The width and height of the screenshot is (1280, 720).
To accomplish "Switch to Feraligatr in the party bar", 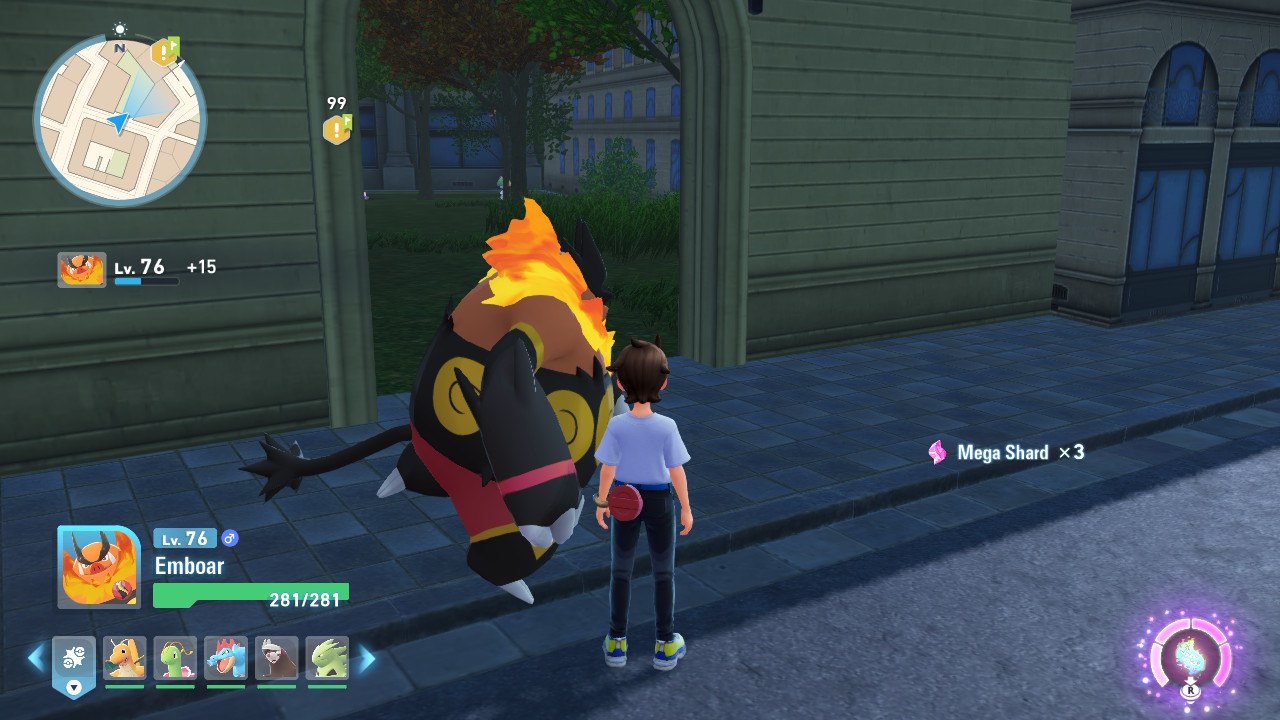I will click(x=226, y=659).
